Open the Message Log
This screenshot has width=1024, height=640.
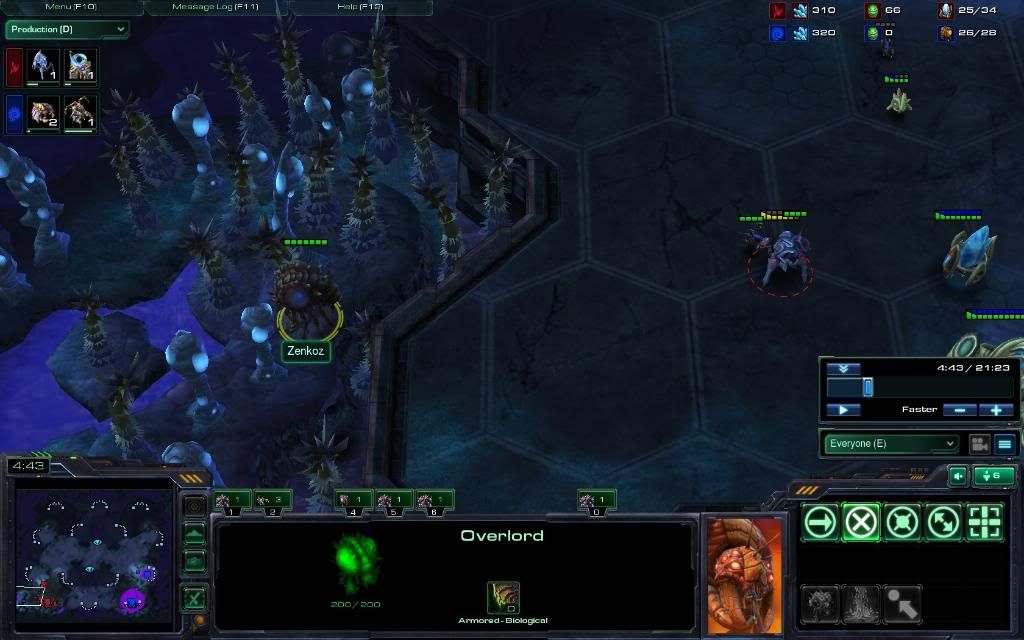(x=216, y=7)
